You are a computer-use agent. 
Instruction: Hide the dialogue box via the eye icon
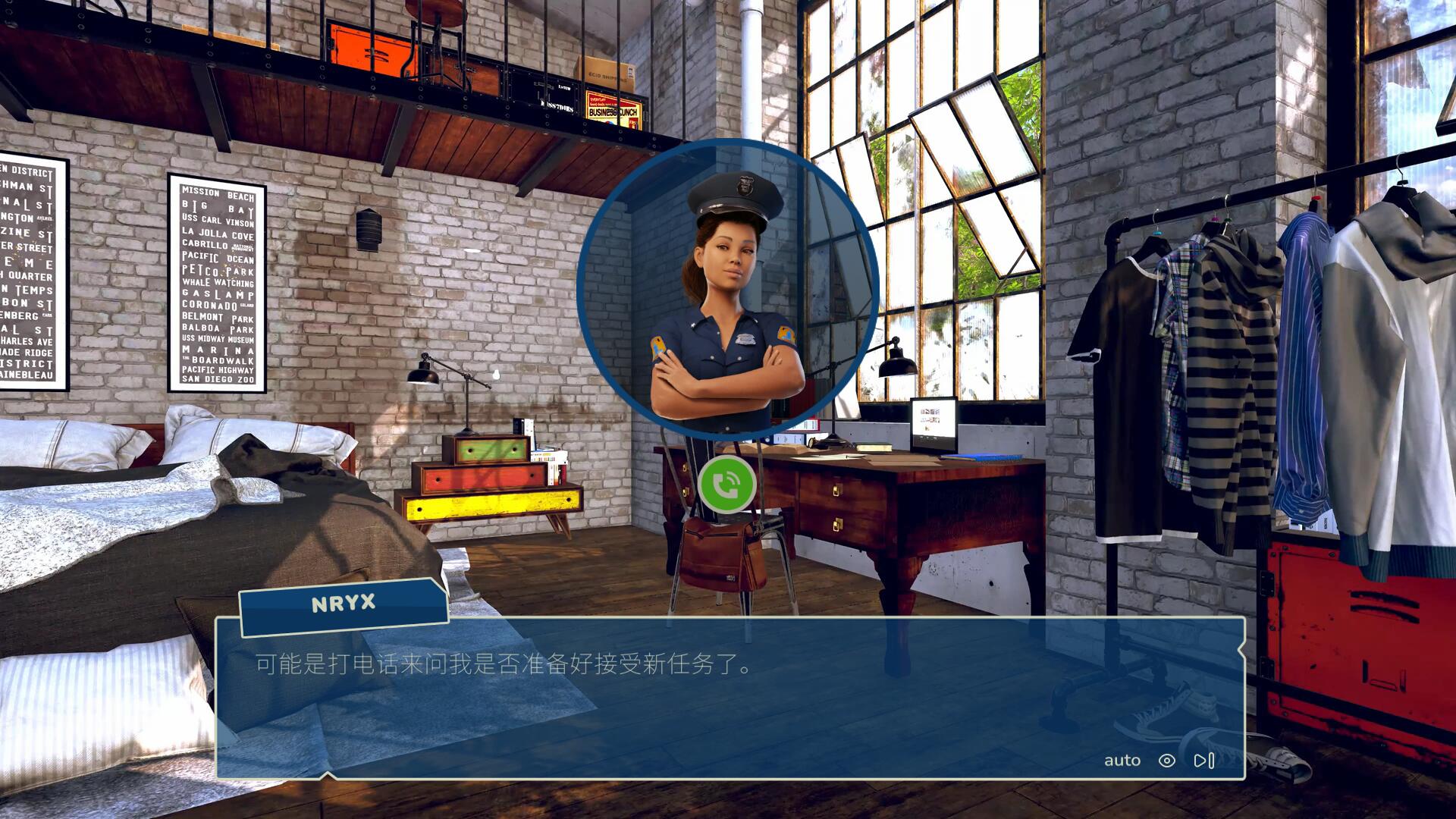click(1166, 761)
